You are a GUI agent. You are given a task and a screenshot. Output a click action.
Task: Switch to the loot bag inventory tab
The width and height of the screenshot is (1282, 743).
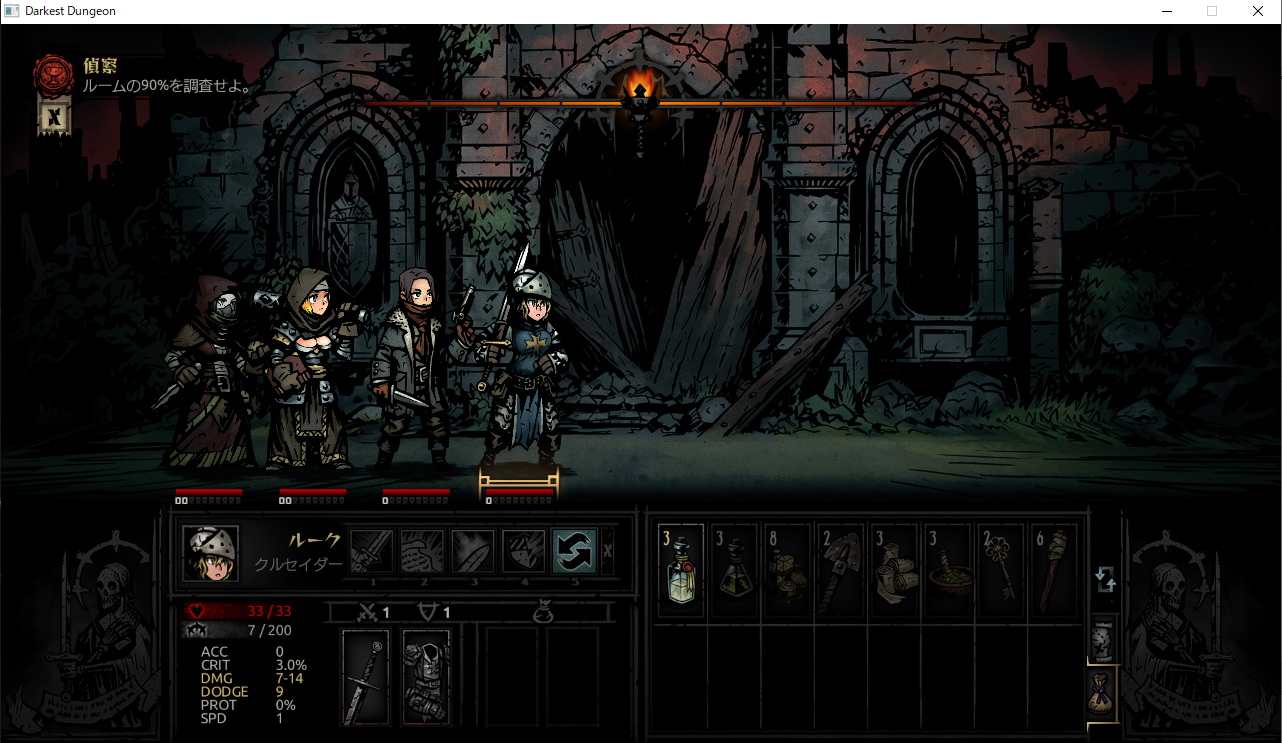click(1102, 692)
